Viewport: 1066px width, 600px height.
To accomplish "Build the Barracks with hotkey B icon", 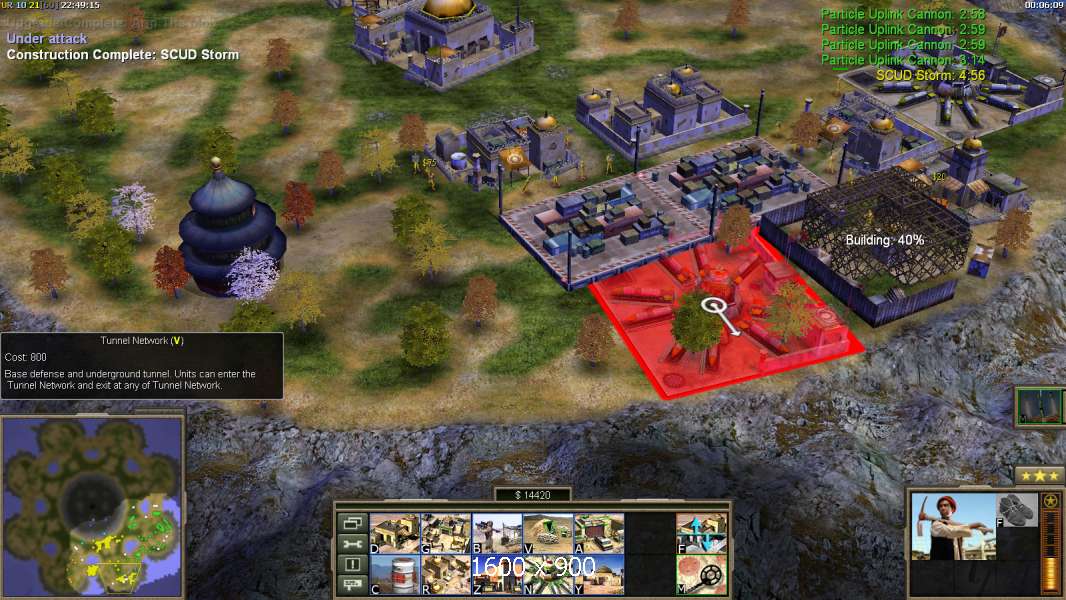I will click(497, 533).
